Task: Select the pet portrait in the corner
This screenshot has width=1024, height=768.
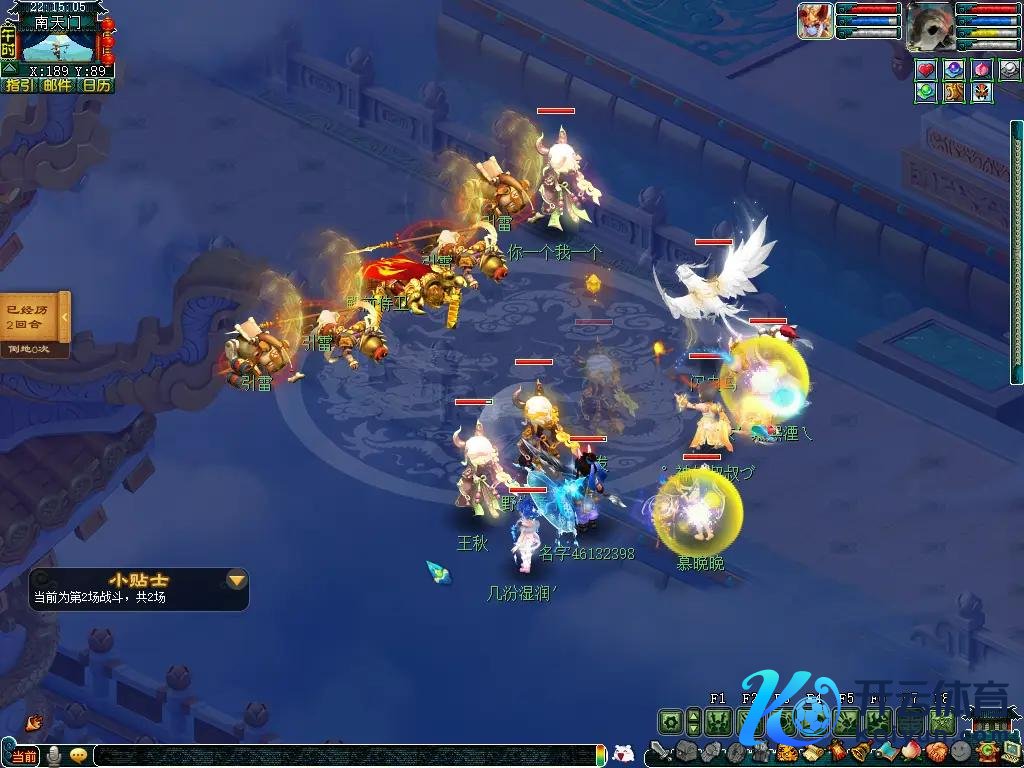Action: click(x=815, y=21)
